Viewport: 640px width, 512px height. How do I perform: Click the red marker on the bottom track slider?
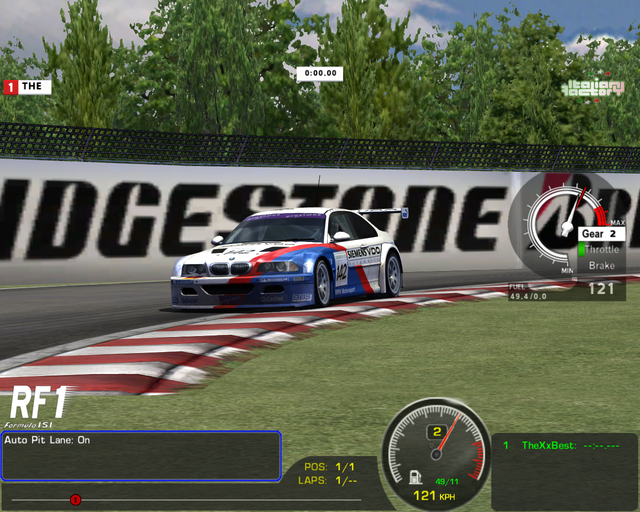[75, 499]
